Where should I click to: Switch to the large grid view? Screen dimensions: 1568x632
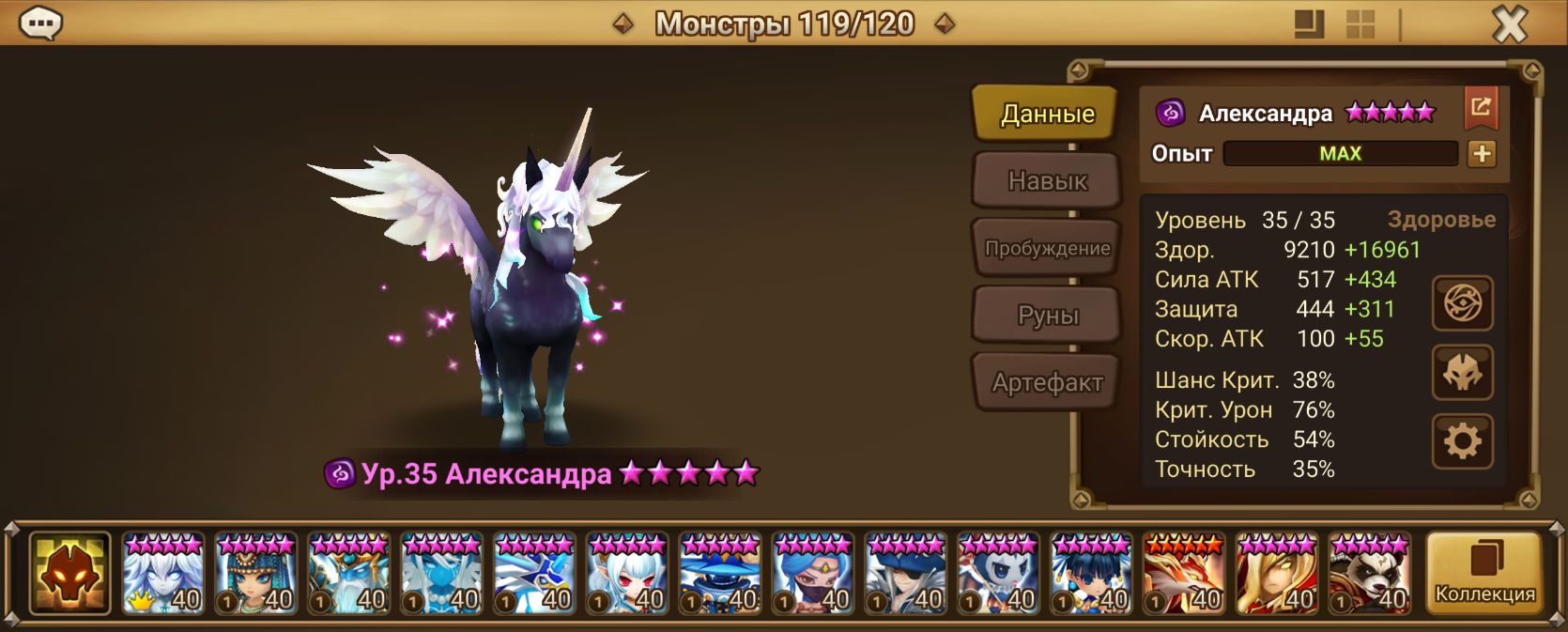1309,24
